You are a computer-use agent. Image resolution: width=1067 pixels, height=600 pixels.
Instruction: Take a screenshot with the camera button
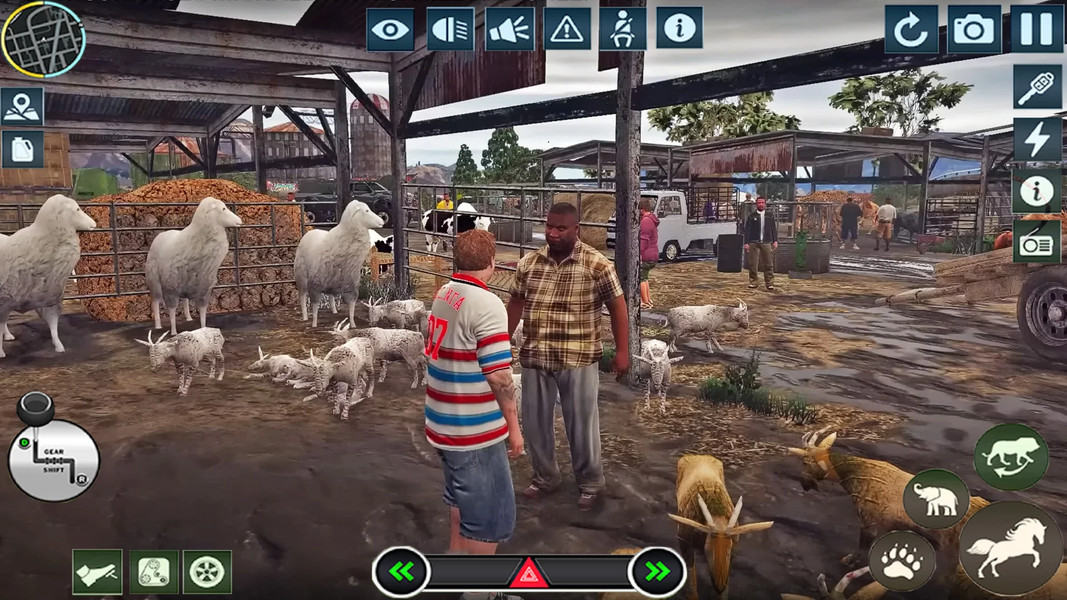coord(973,30)
